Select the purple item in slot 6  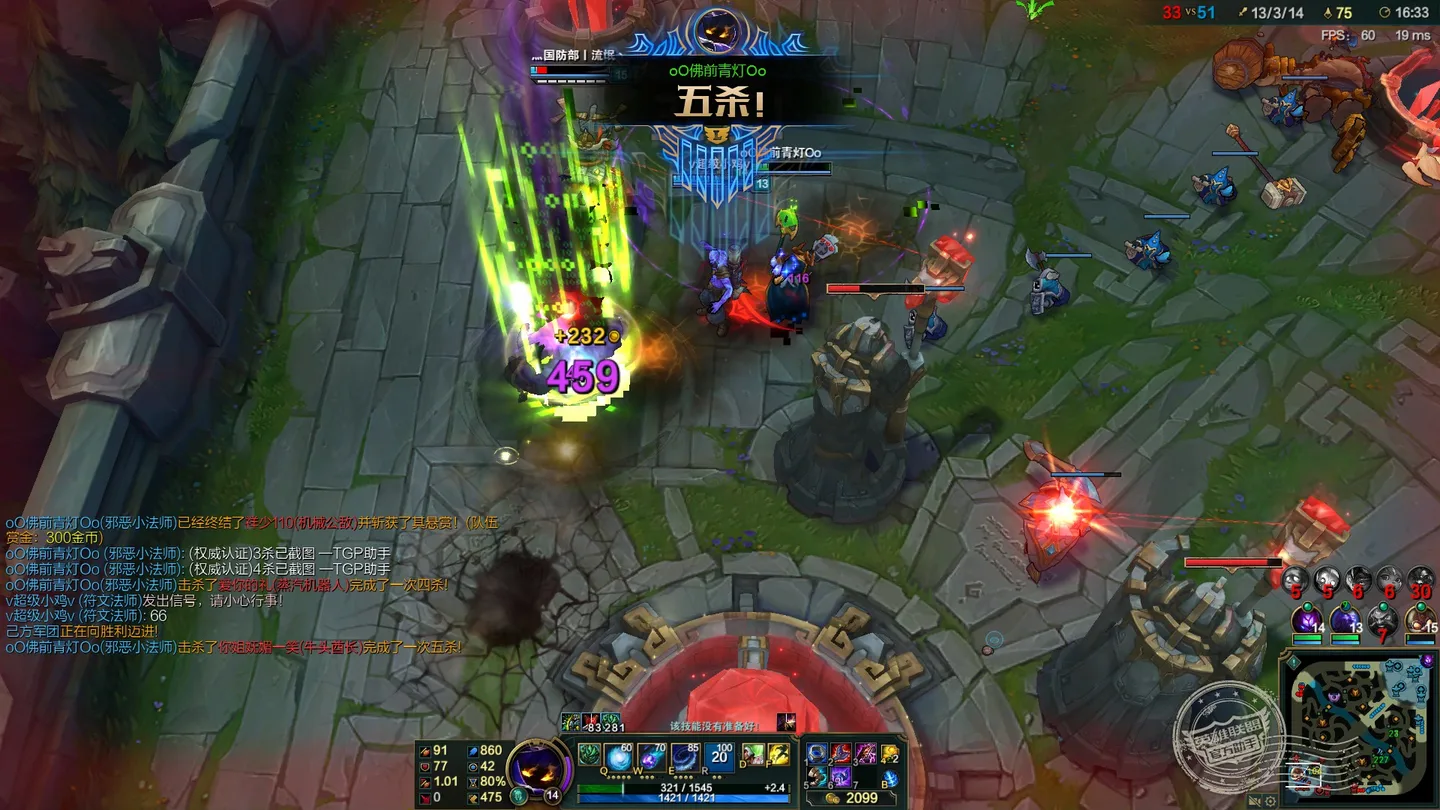tap(841, 778)
